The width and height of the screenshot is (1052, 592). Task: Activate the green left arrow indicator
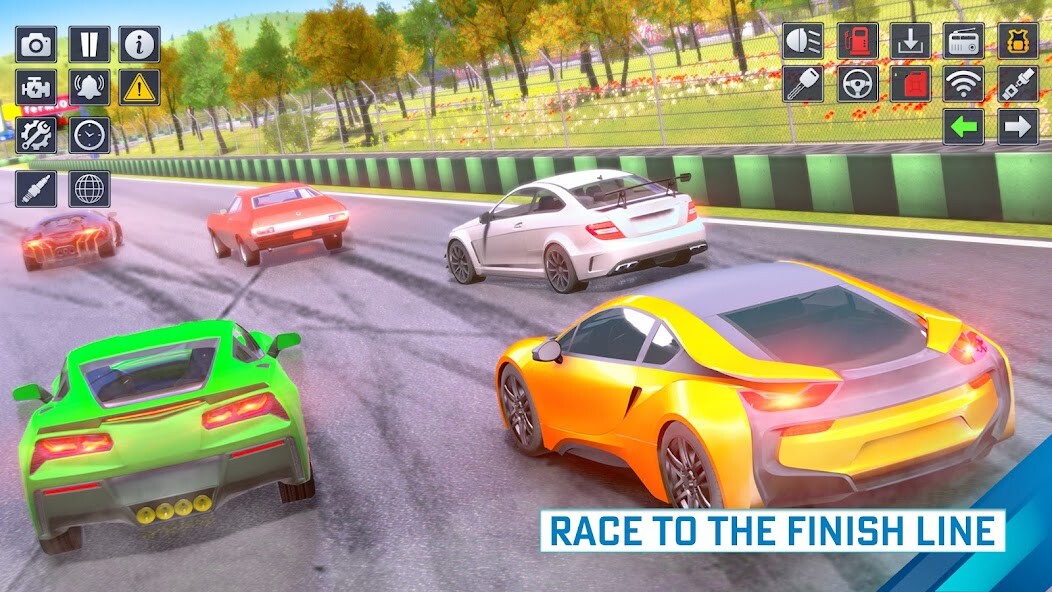[964, 127]
